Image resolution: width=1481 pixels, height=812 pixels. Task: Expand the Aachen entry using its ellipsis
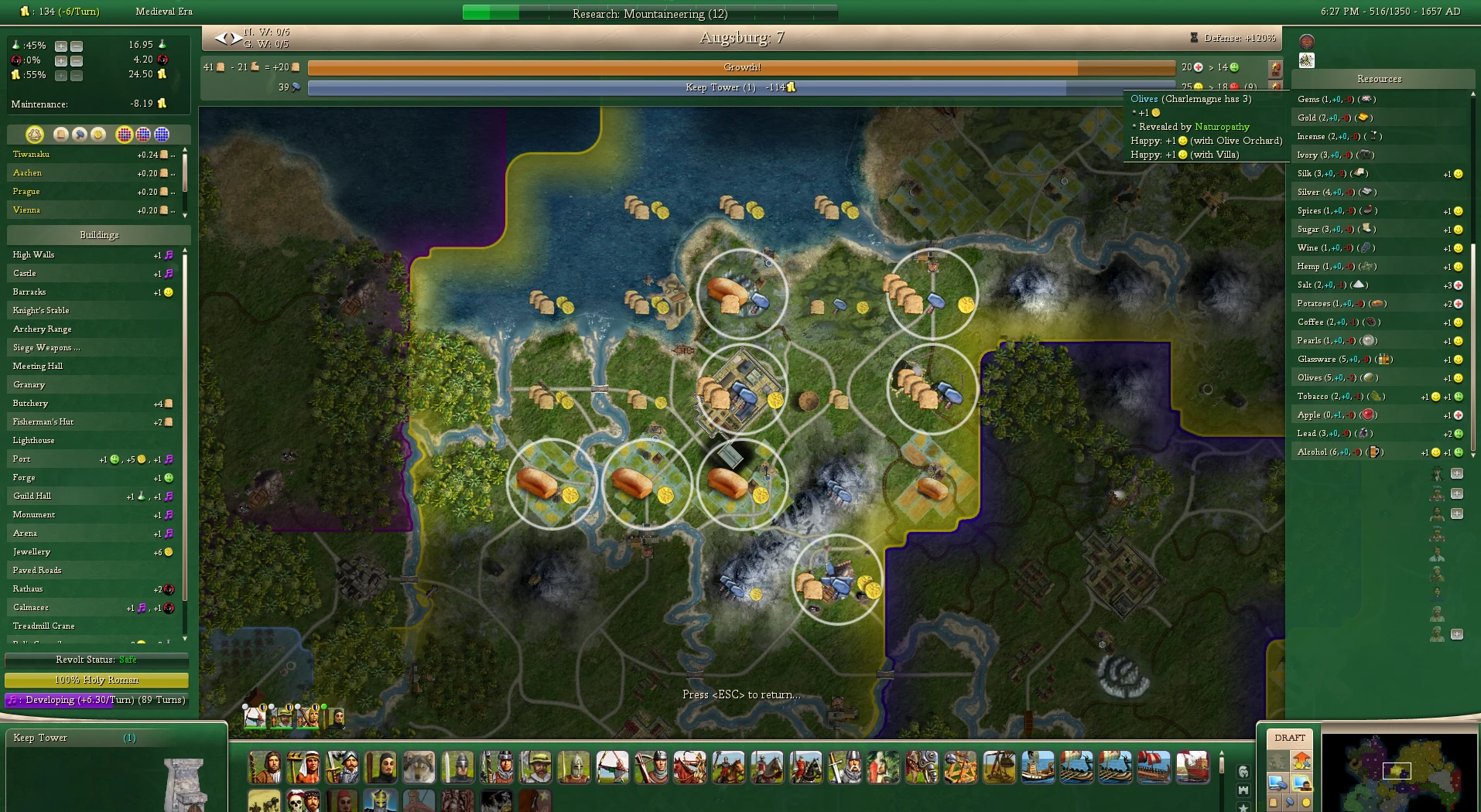[x=173, y=173]
